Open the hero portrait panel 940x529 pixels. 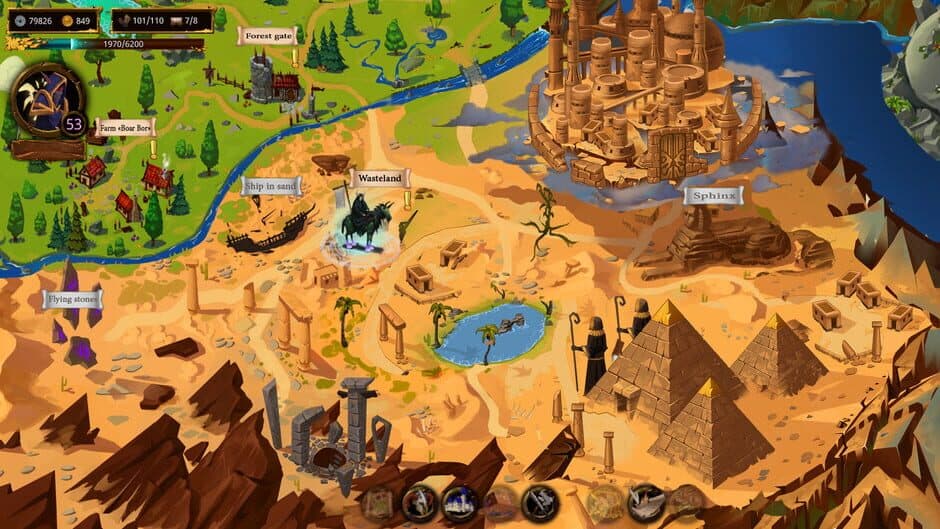tap(44, 101)
